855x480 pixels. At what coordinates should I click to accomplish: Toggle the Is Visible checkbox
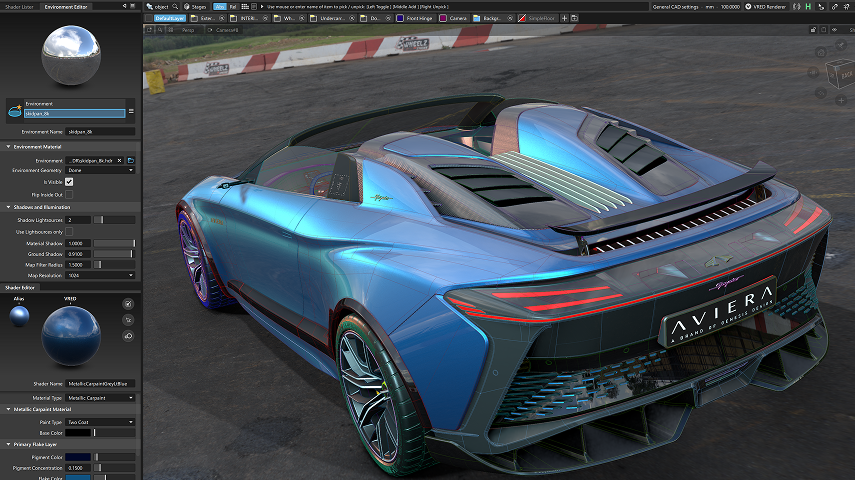(69, 182)
